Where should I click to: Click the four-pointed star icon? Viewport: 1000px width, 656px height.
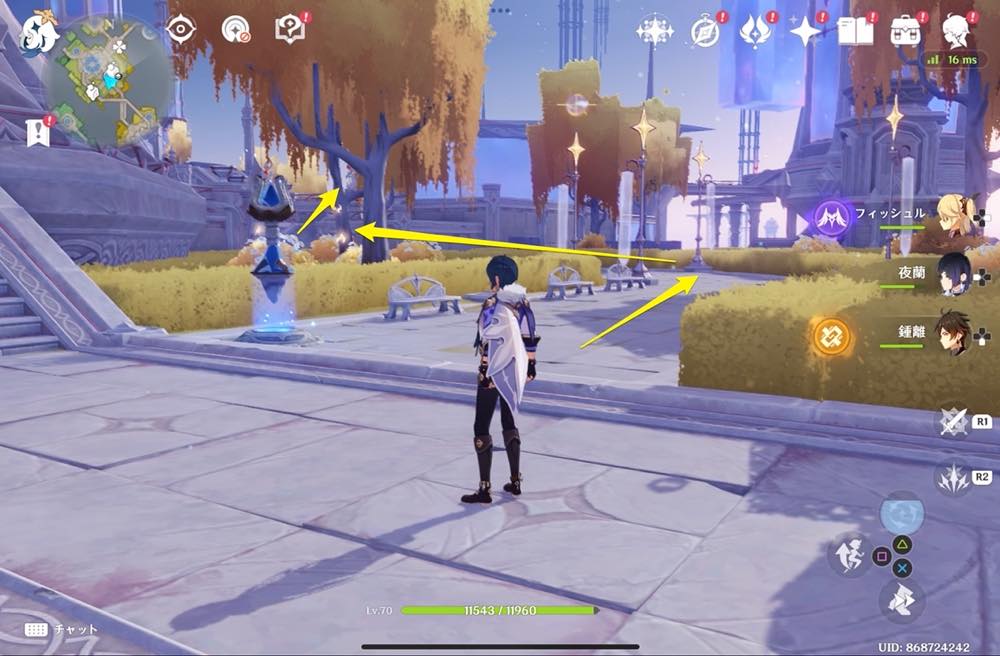point(806,32)
